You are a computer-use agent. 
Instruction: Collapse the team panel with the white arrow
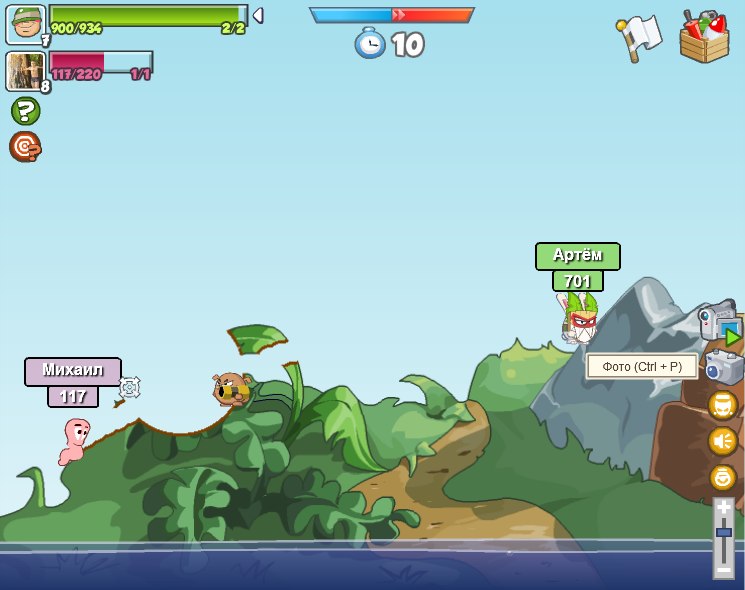click(x=257, y=15)
